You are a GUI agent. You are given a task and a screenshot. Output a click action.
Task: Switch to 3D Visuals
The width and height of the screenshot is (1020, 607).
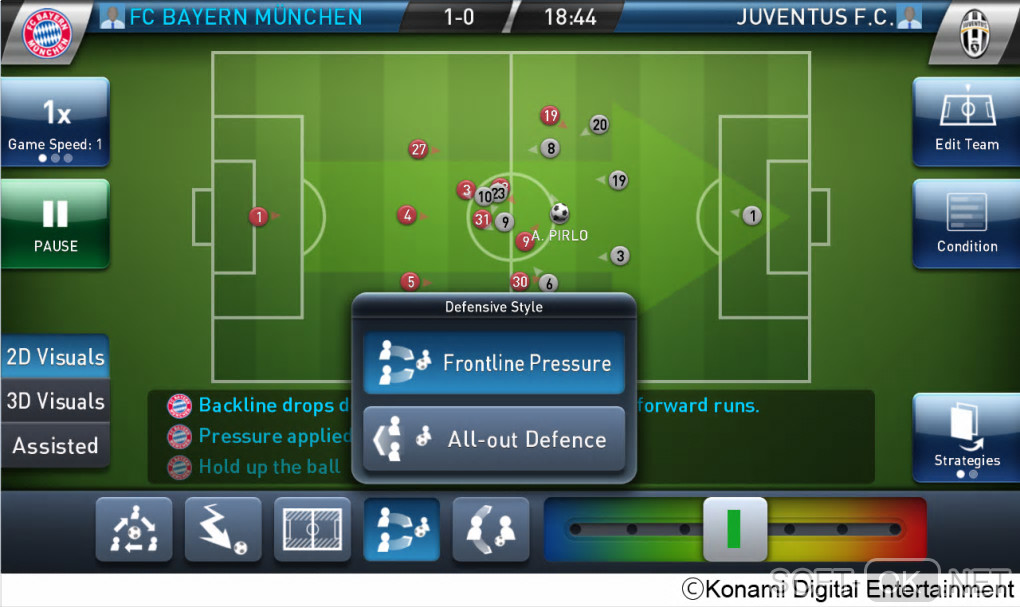pos(55,401)
